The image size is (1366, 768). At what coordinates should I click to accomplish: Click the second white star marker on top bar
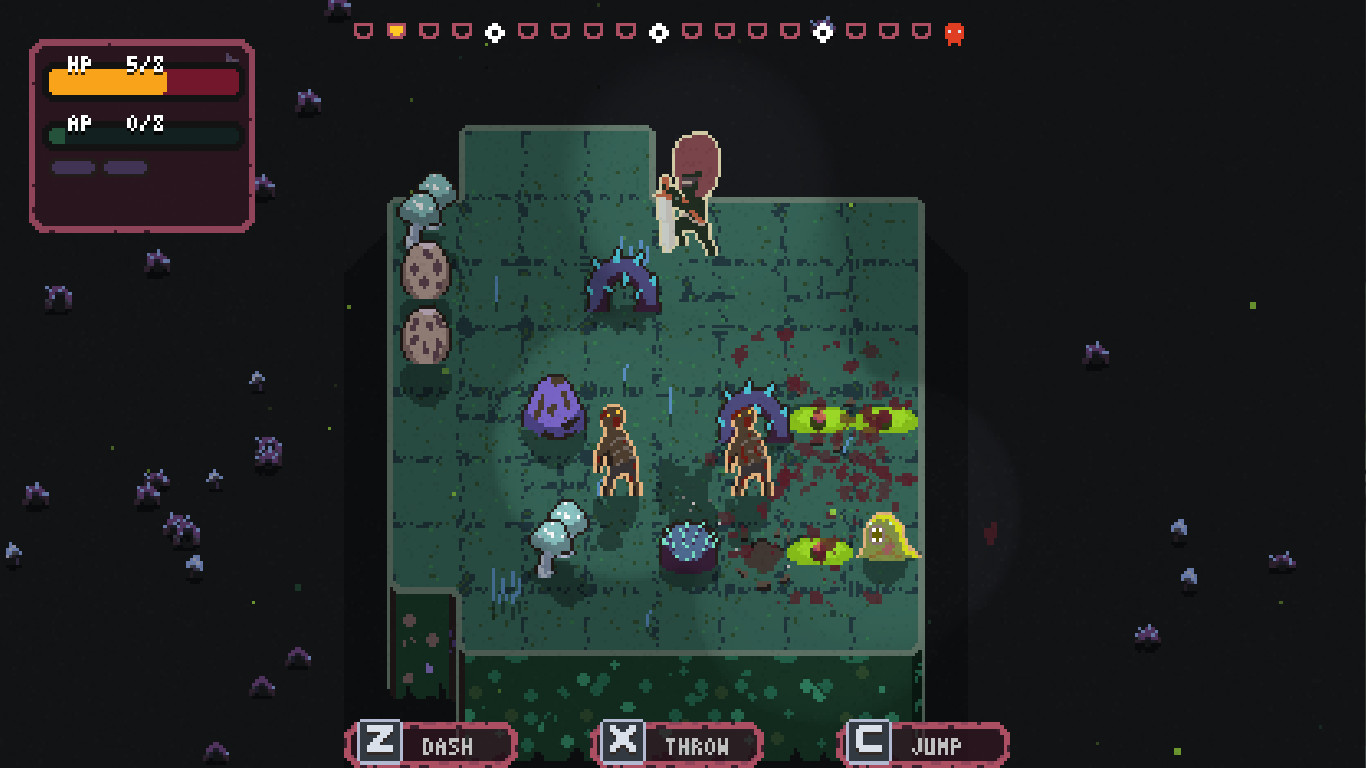(x=658, y=32)
